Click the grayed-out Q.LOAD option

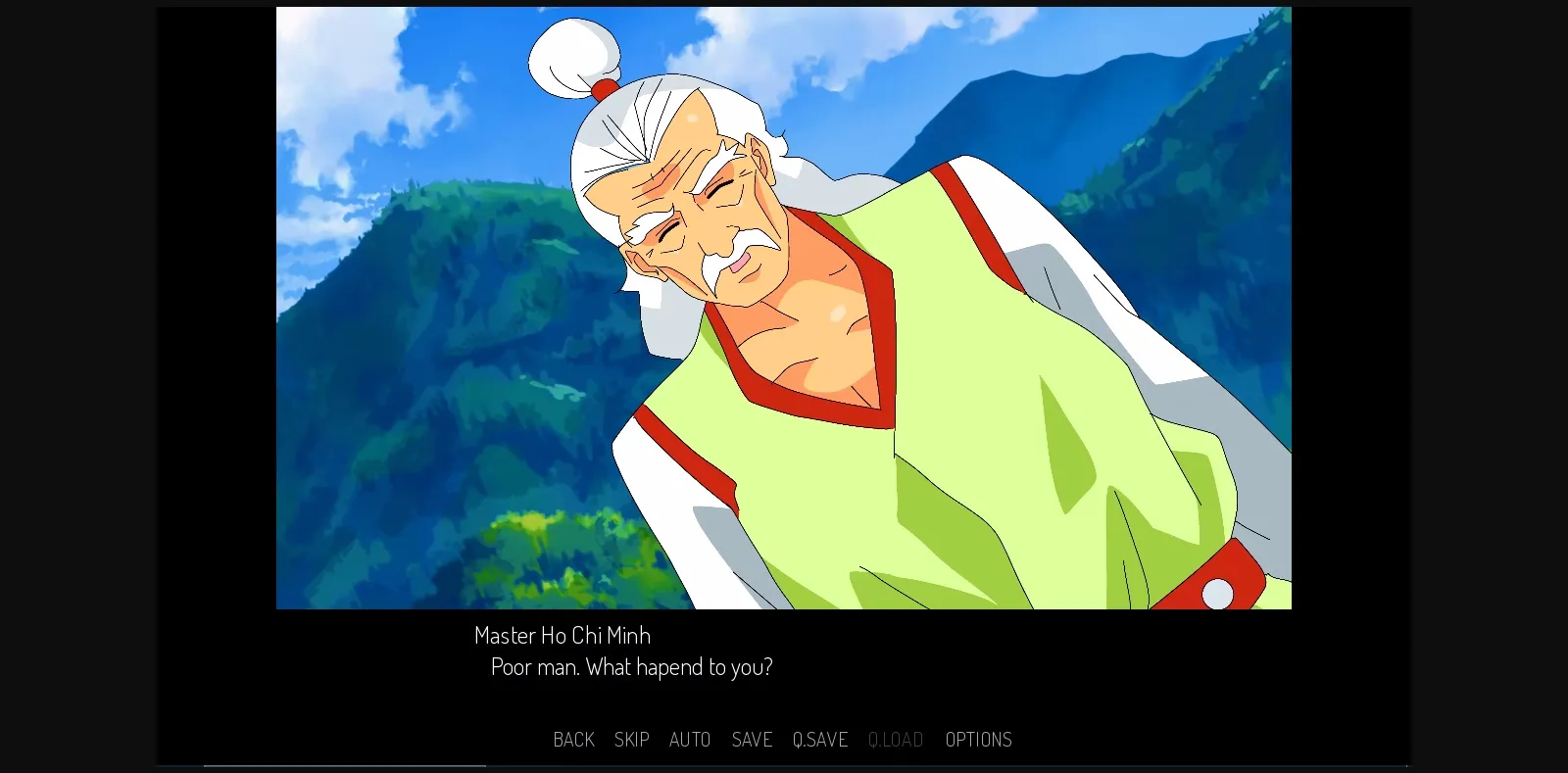point(896,740)
